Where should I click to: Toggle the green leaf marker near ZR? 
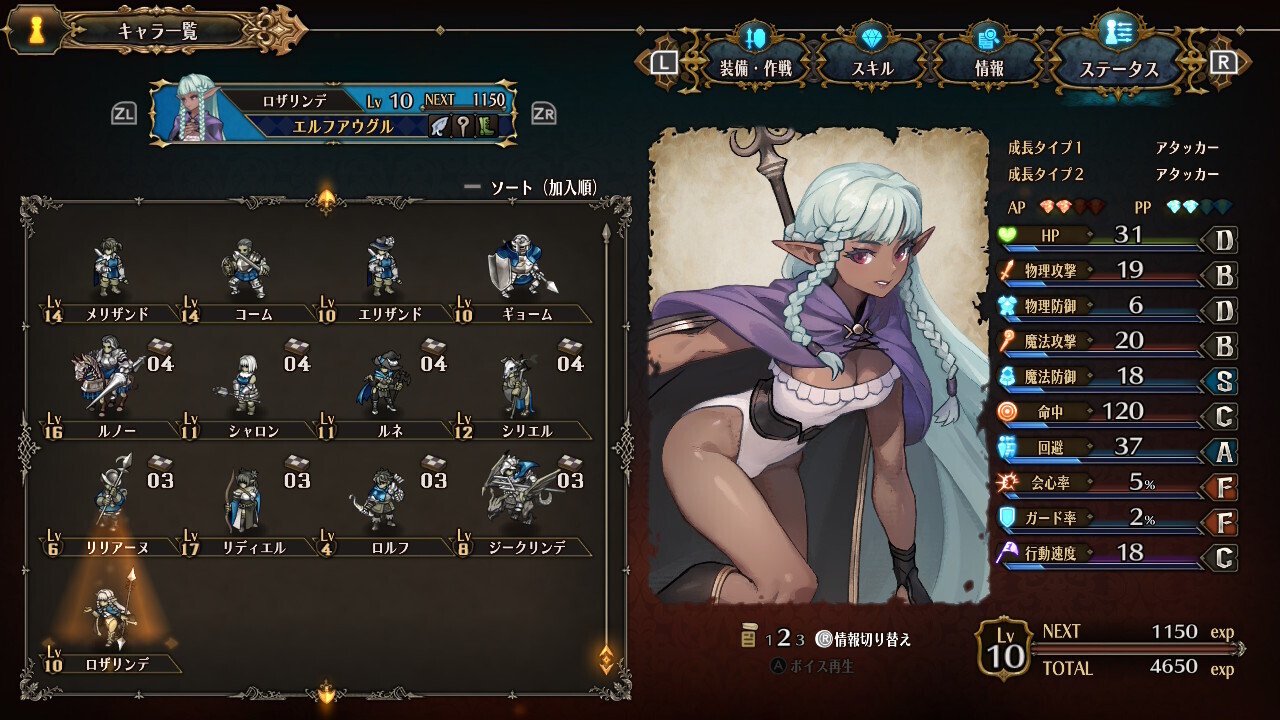coord(485,125)
